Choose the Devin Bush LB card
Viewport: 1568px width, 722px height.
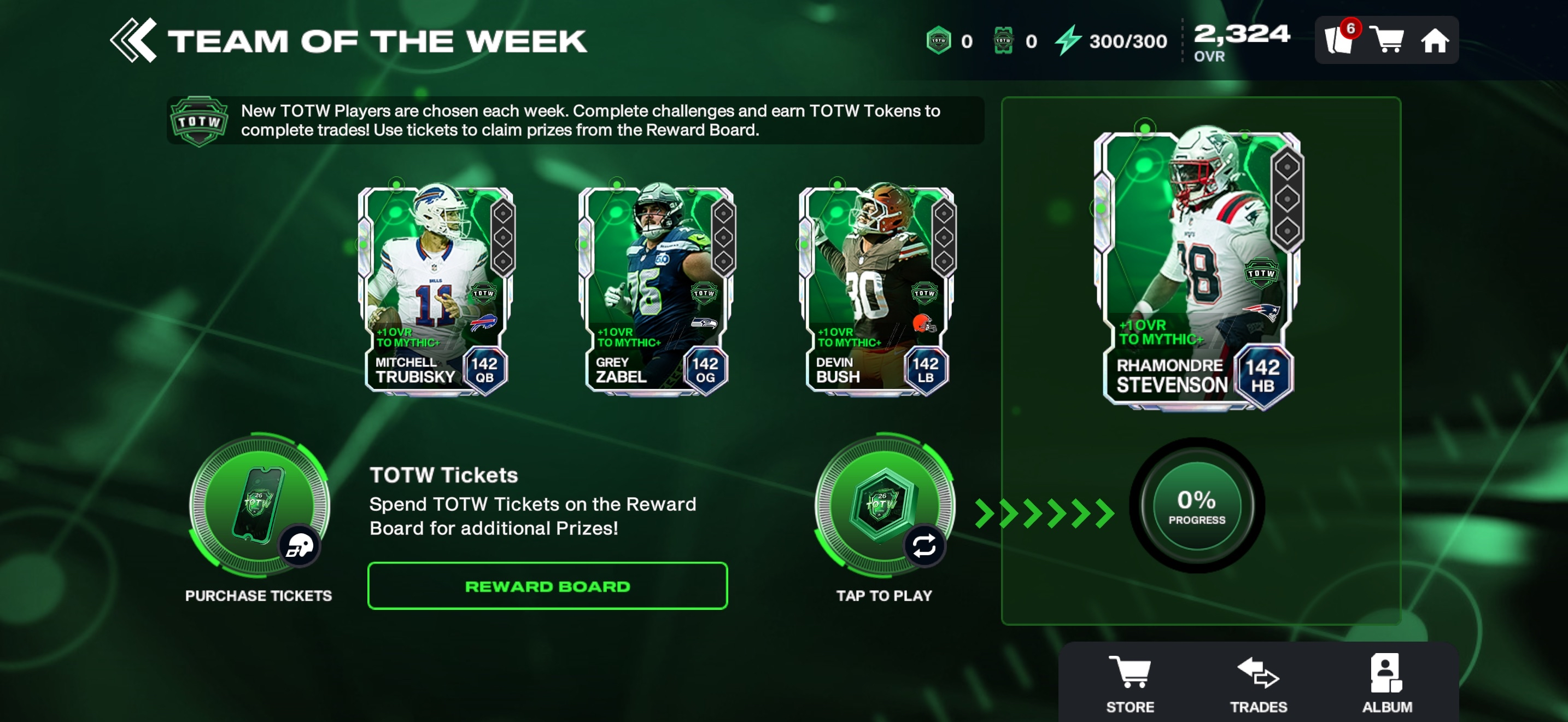877,290
